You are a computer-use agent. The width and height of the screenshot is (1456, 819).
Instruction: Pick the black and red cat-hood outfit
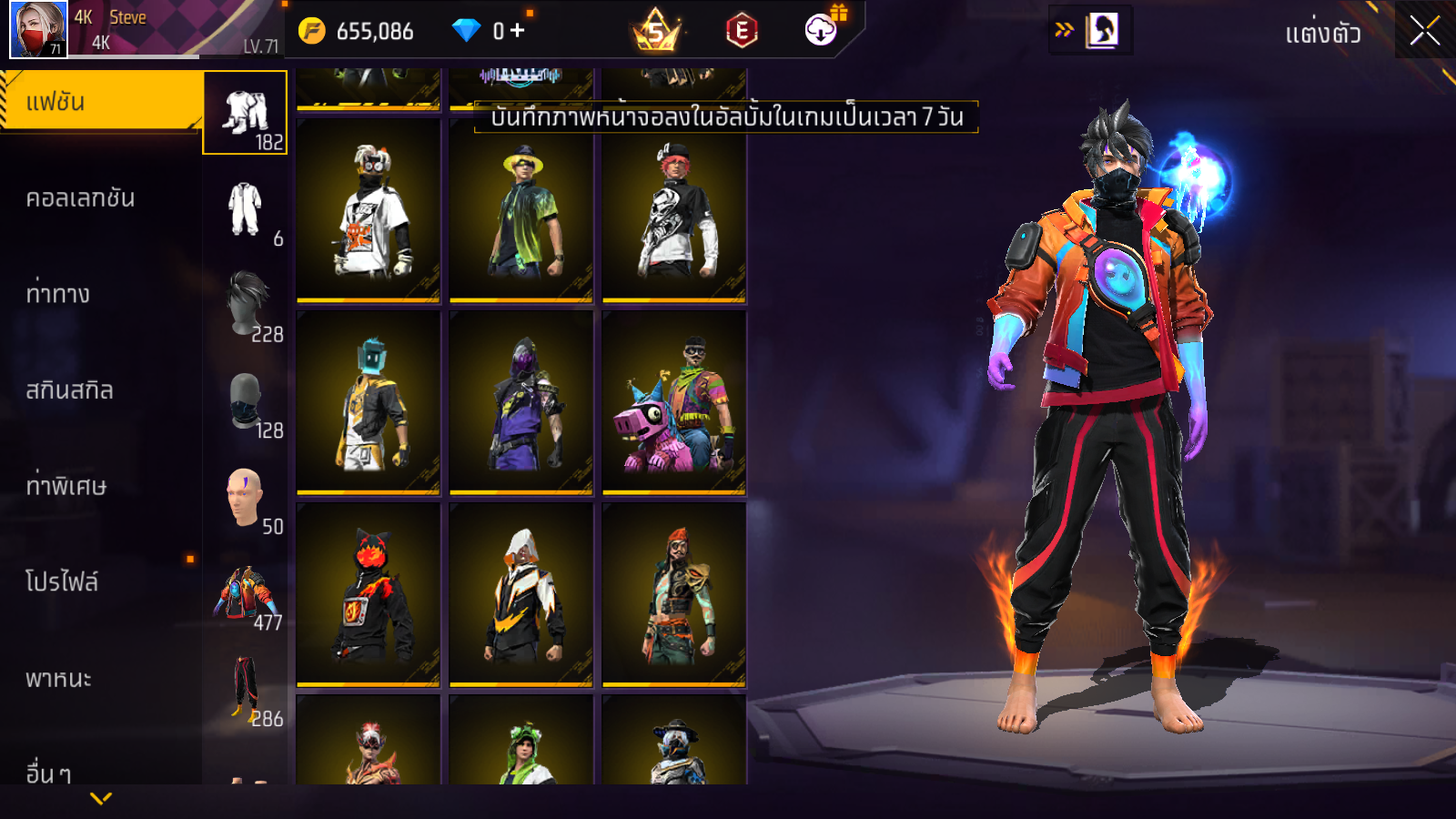pos(368,594)
